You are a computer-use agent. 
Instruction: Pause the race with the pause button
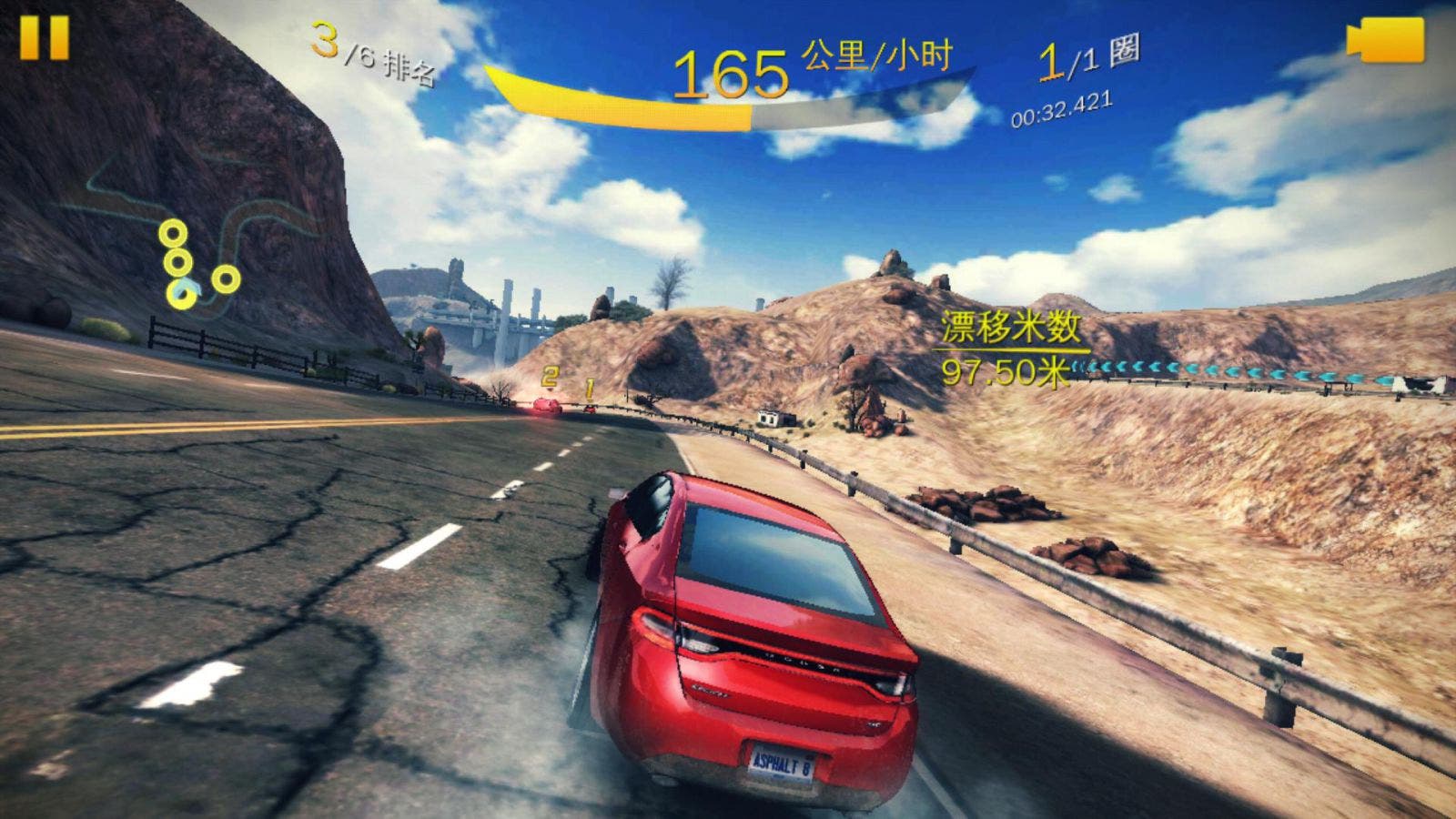click(45, 37)
